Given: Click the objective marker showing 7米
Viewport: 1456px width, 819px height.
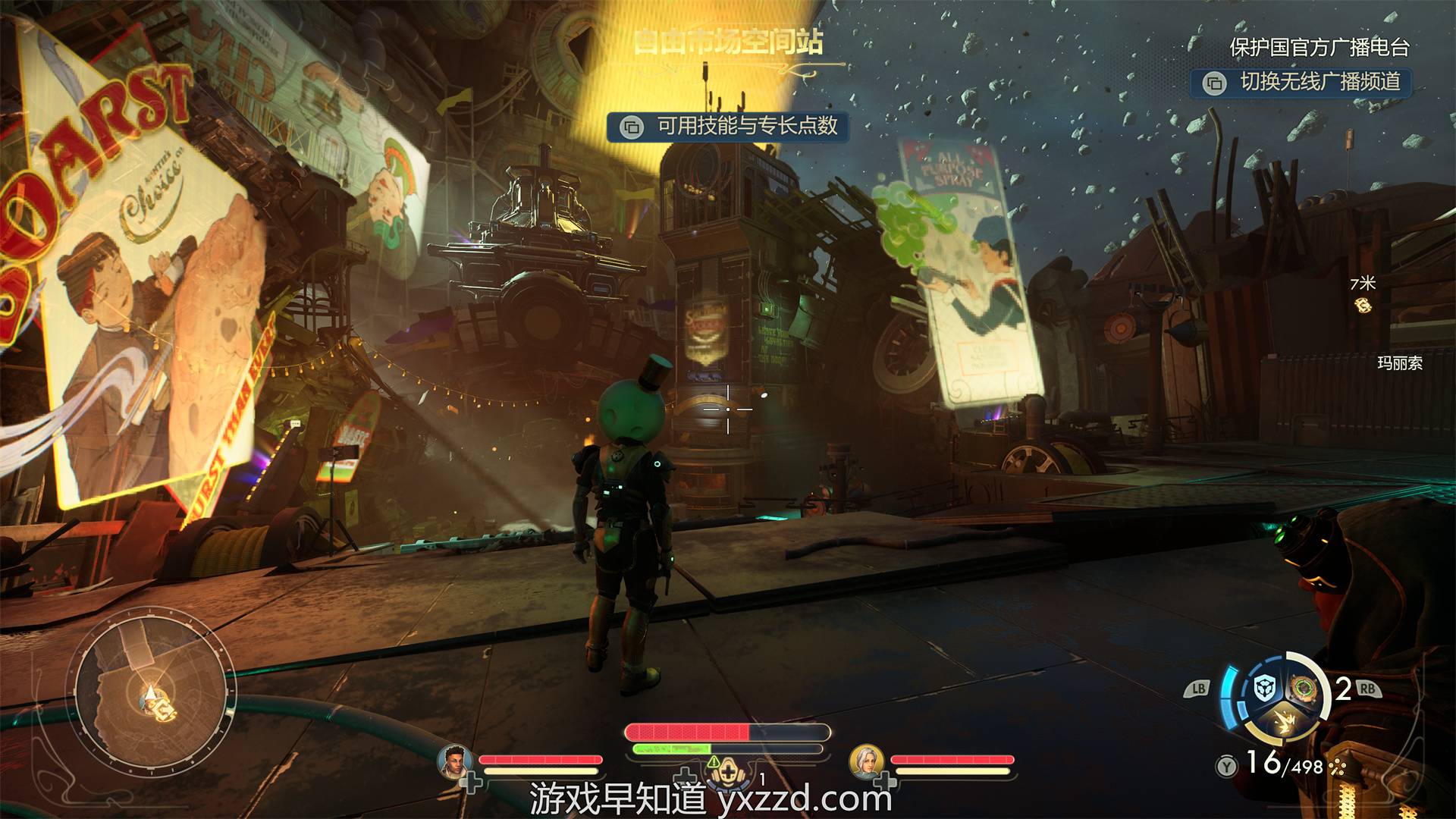Looking at the screenshot, I should pyautogui.click(x=1363, y=304).
